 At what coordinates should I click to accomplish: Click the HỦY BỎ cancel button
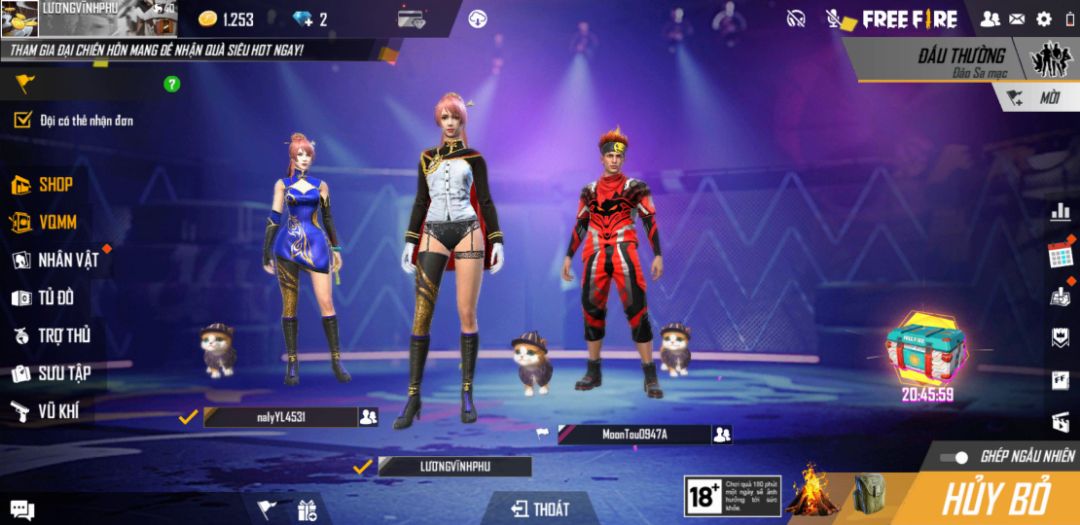pos(995,497)
